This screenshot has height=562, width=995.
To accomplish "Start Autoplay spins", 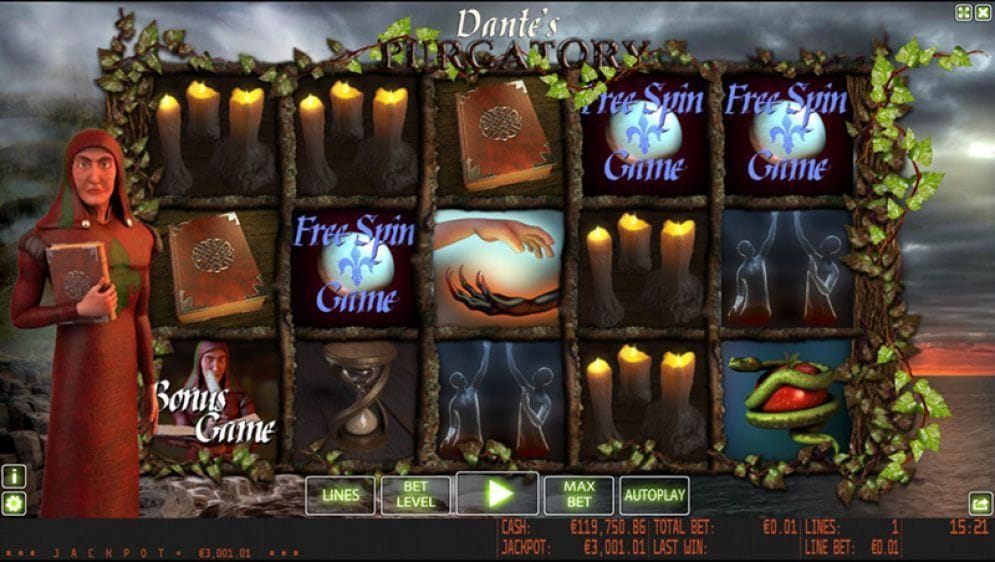I will coord(655,495).
